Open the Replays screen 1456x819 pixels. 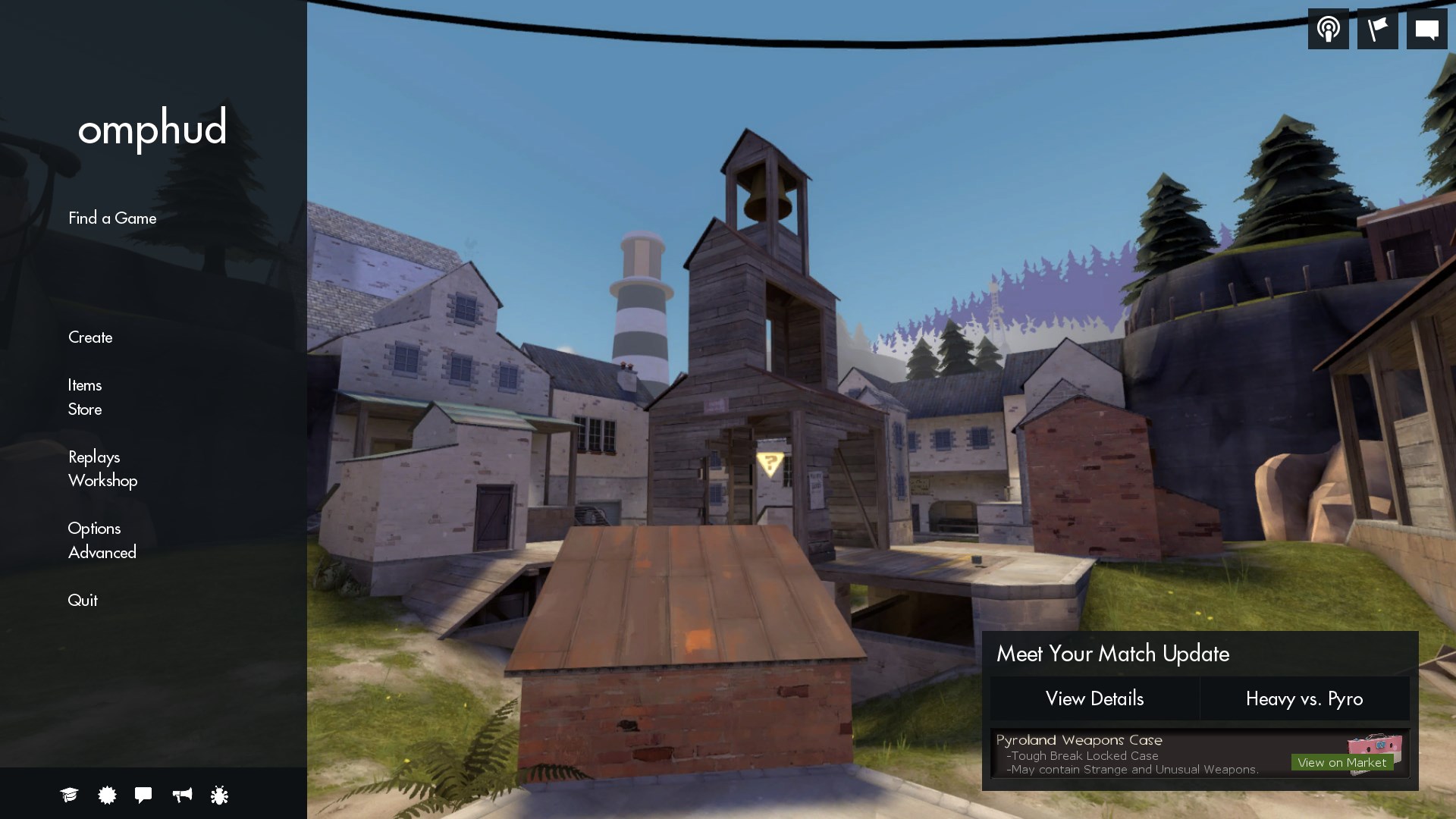point(94,457)
